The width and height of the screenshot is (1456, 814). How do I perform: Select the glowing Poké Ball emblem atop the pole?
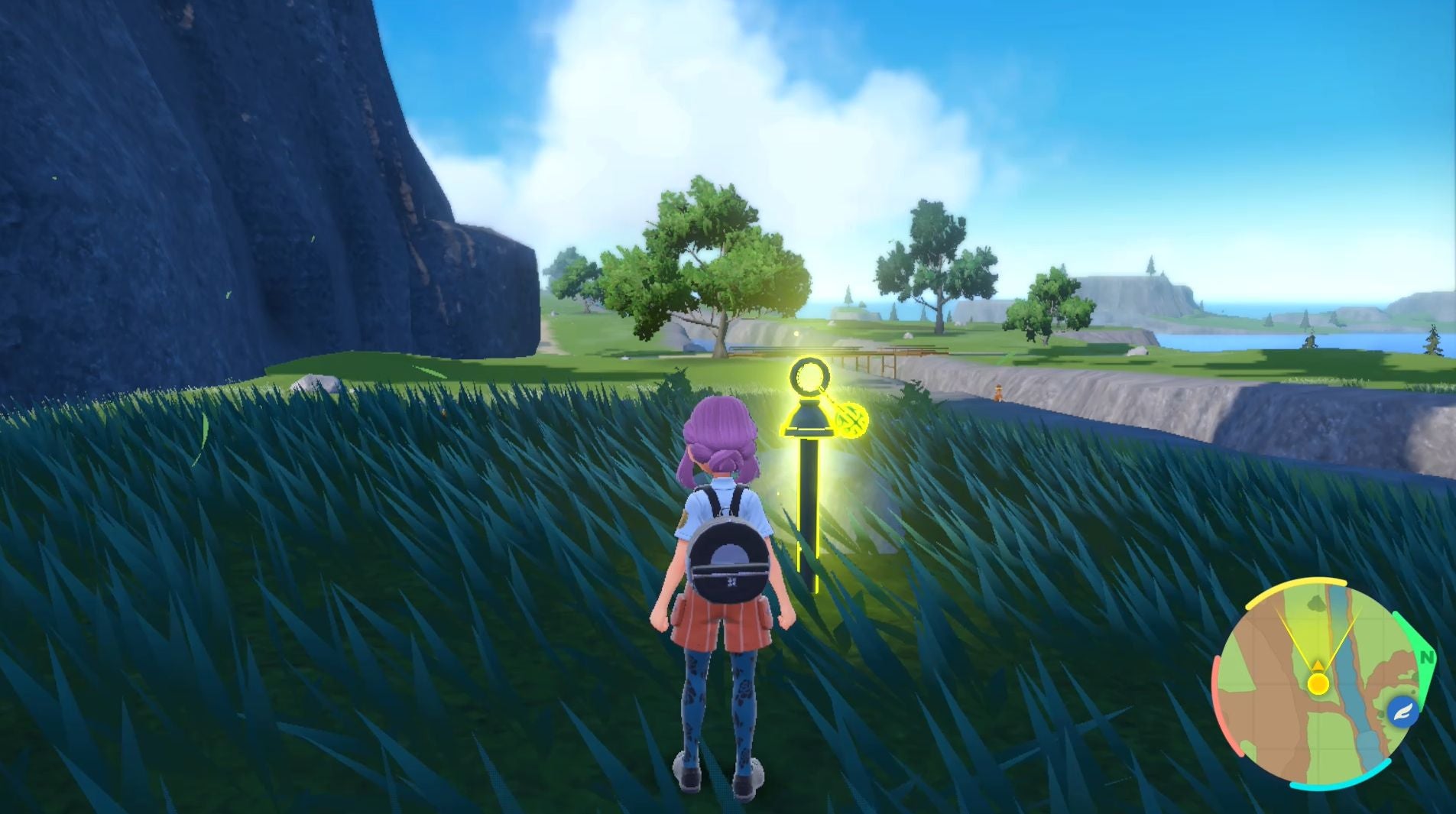point(809,375)
